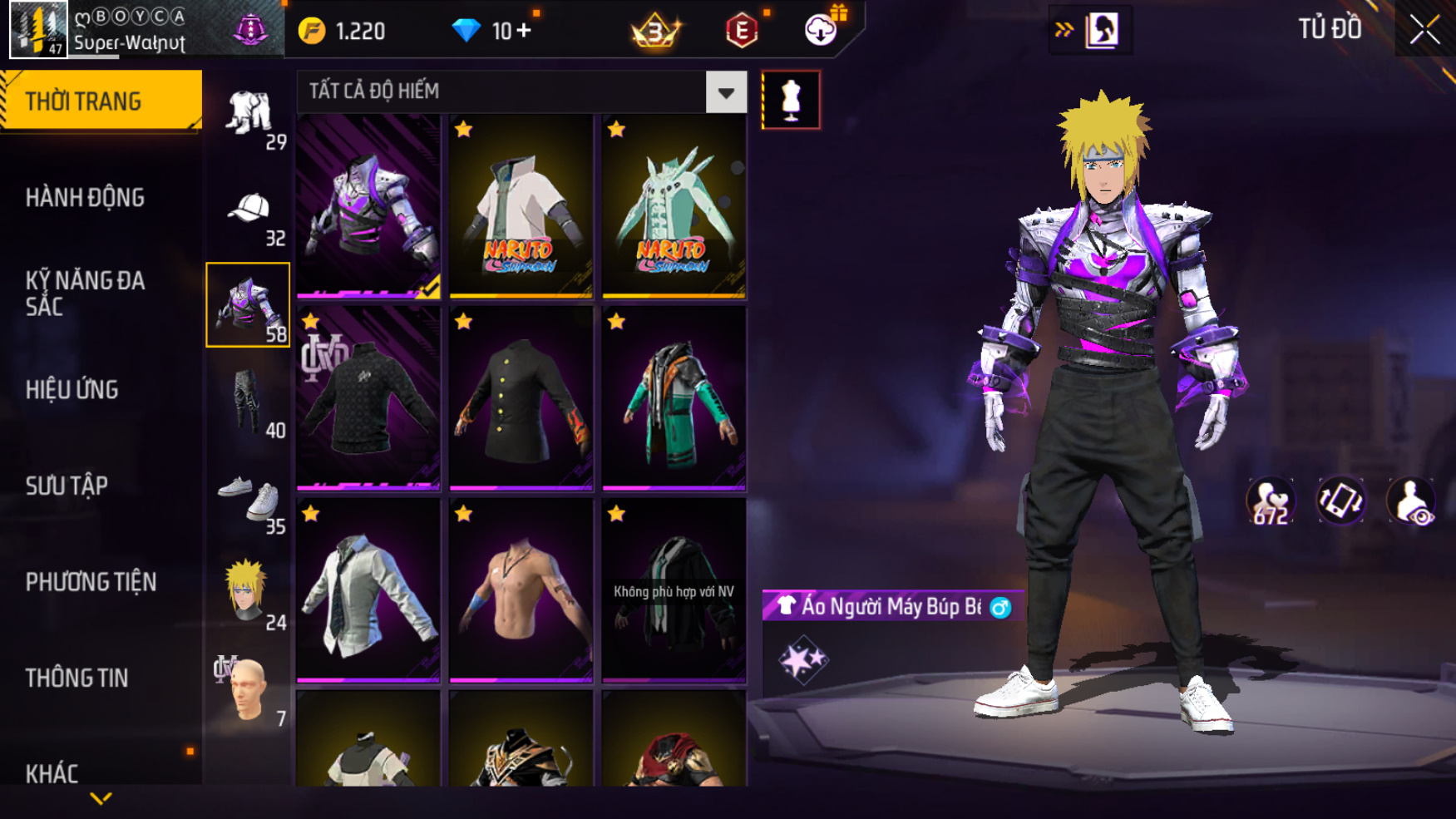Select the teal and black hooded coat

674,398
